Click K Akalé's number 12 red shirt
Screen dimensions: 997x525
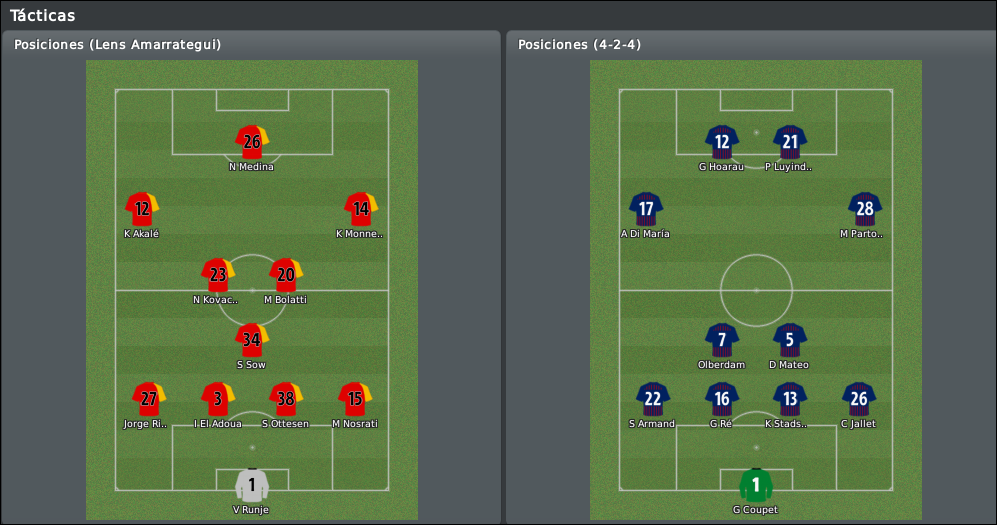tap(142, 209)
